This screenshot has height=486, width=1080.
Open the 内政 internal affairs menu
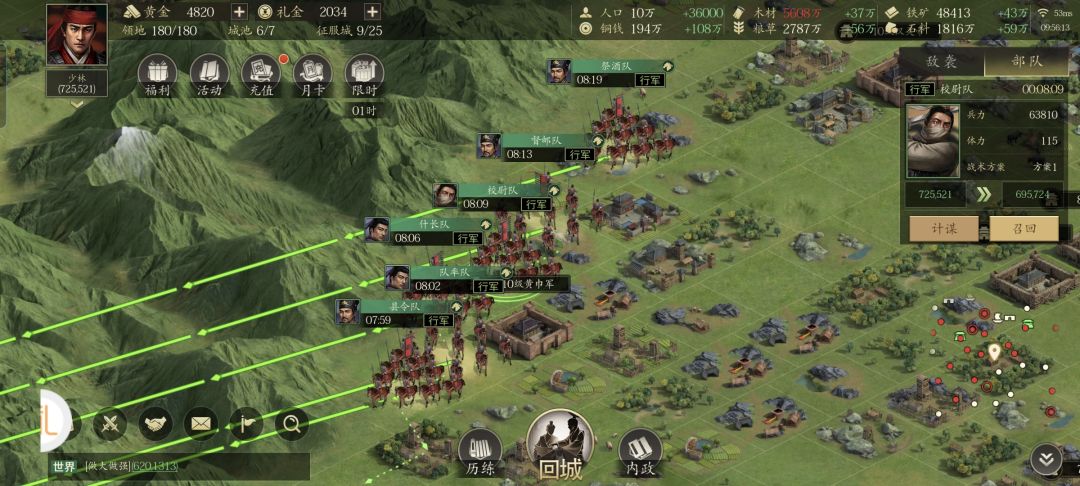pos(640,451)
